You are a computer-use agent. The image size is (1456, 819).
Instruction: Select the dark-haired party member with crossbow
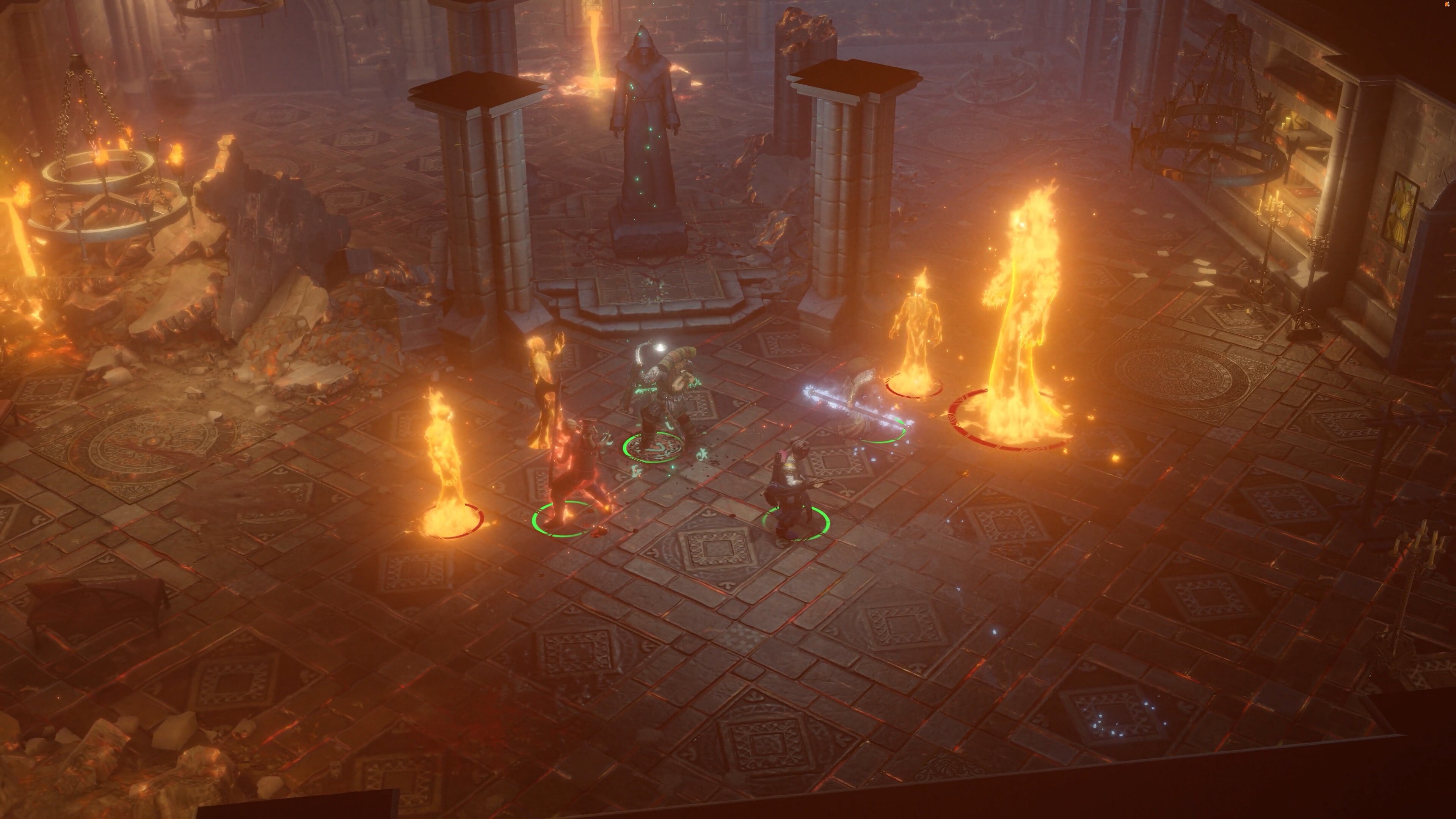click(x=791, y=492)
